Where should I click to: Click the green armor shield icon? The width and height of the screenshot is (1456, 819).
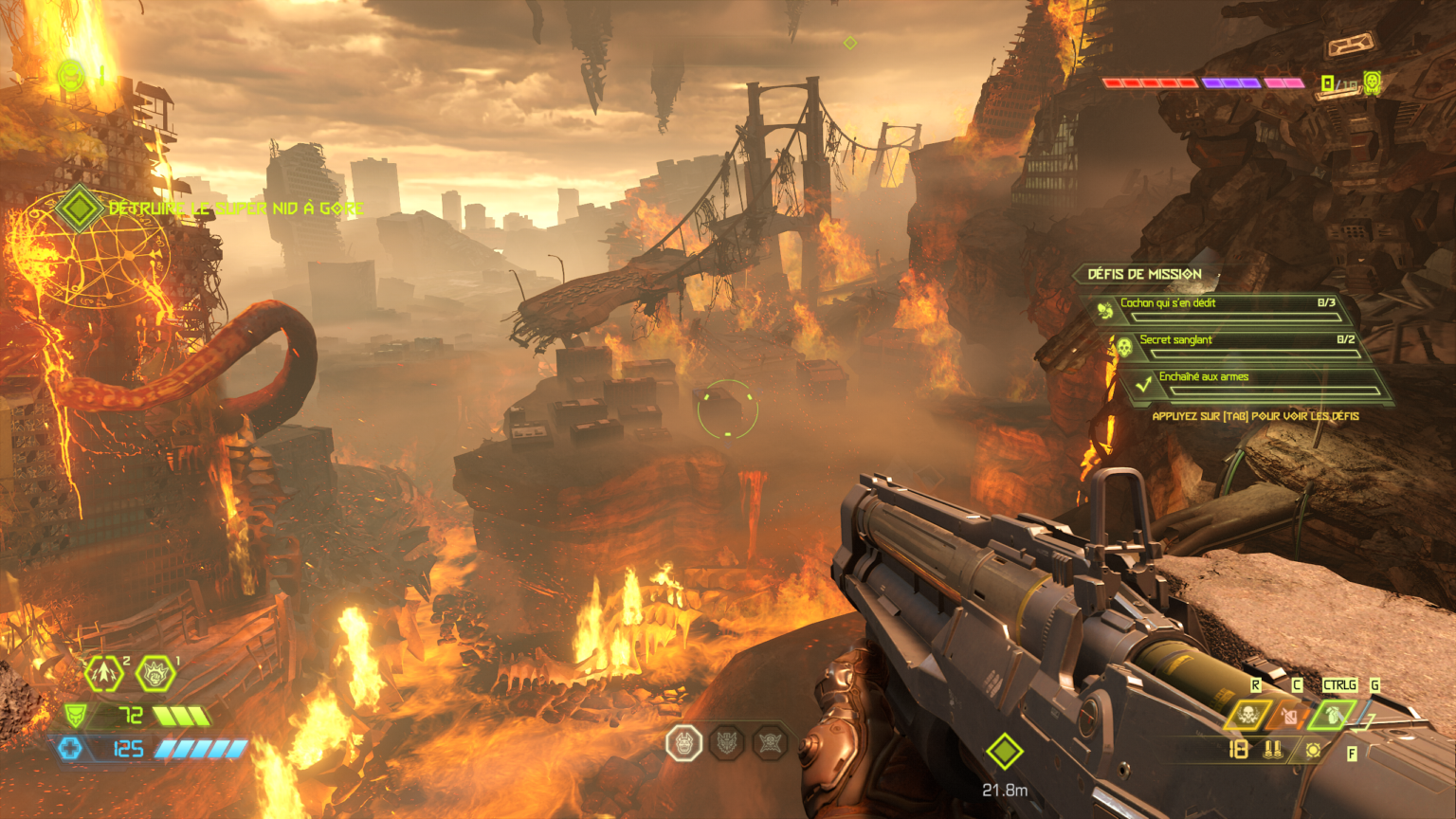(75, 714)
